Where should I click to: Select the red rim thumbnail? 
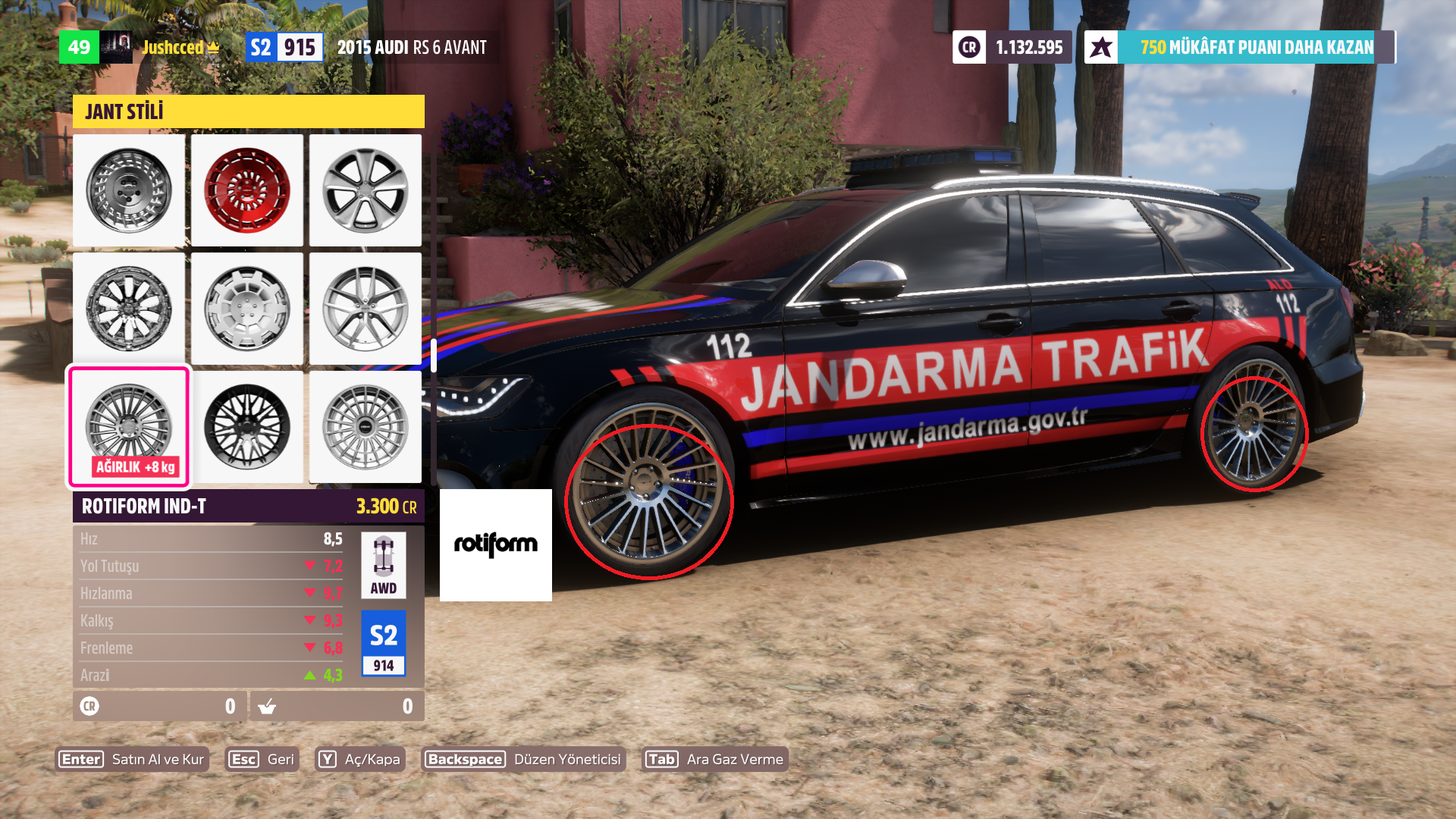247,190
